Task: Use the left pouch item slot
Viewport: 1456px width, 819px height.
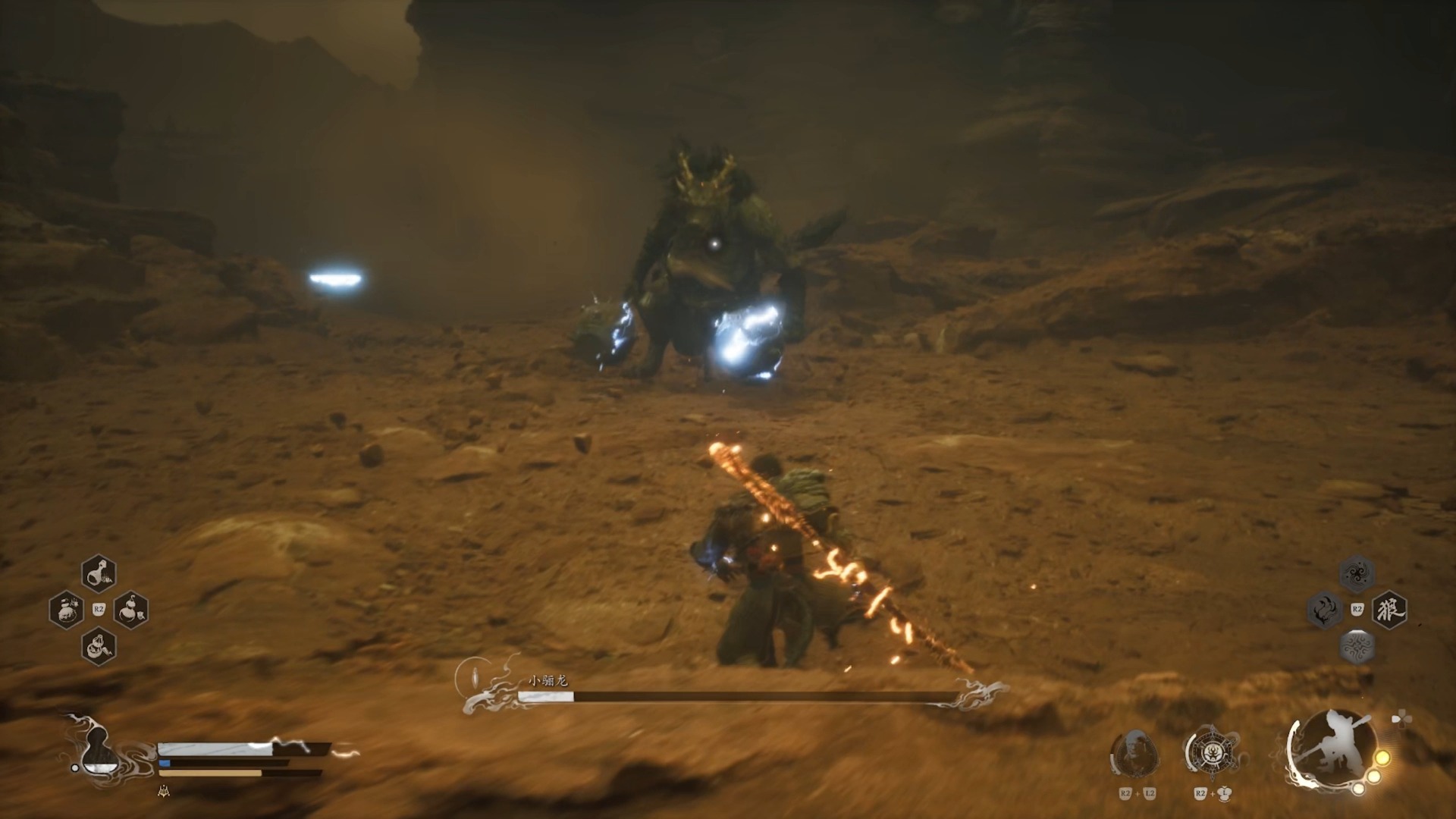Action: [x=66, y=610]
